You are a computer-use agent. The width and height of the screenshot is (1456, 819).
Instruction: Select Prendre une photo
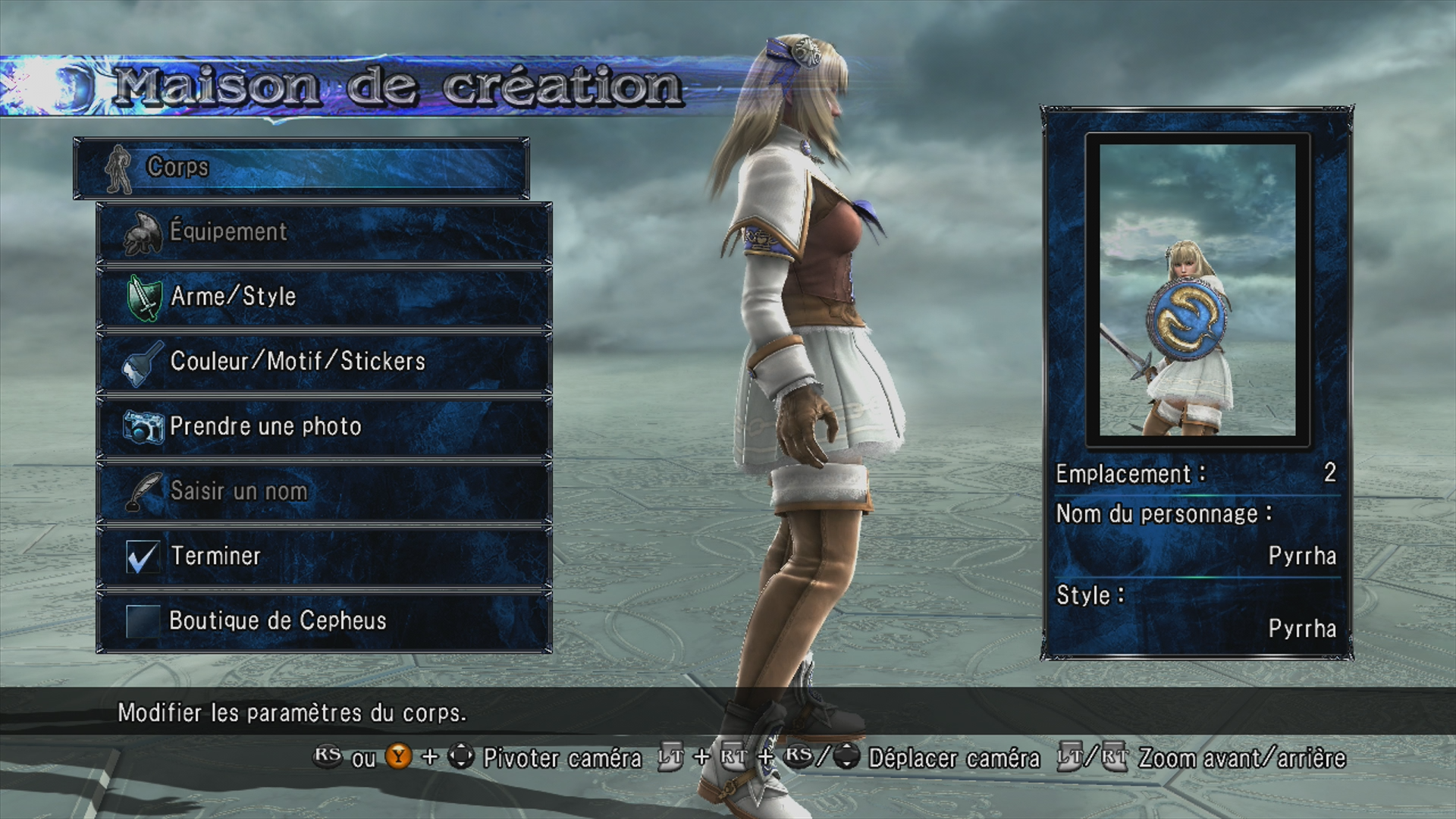pyautogui.click(x=325, y=427)
